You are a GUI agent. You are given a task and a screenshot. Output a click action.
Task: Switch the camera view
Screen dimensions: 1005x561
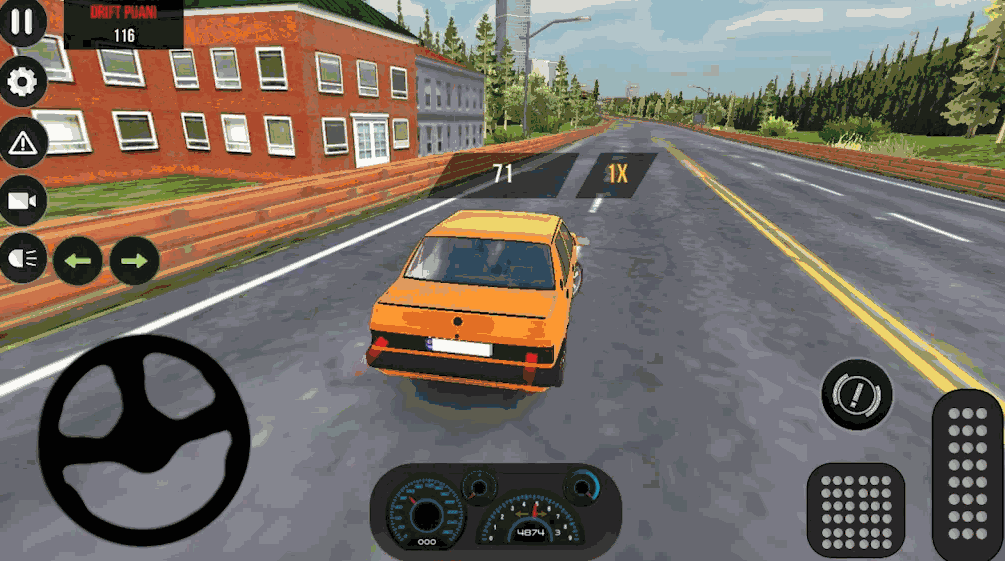22,201
